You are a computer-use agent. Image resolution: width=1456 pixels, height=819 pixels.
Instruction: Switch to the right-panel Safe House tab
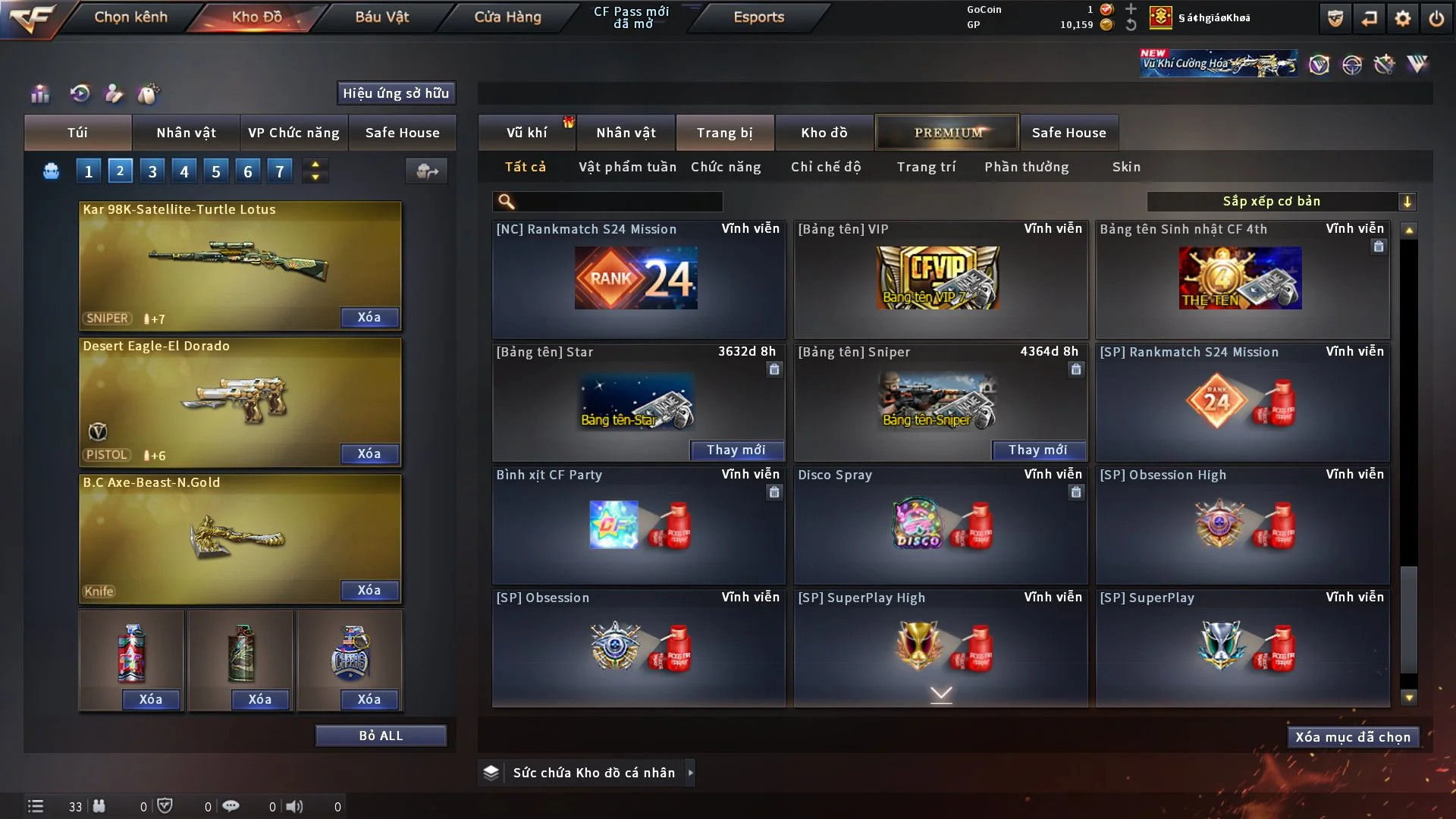[1068, 133]
